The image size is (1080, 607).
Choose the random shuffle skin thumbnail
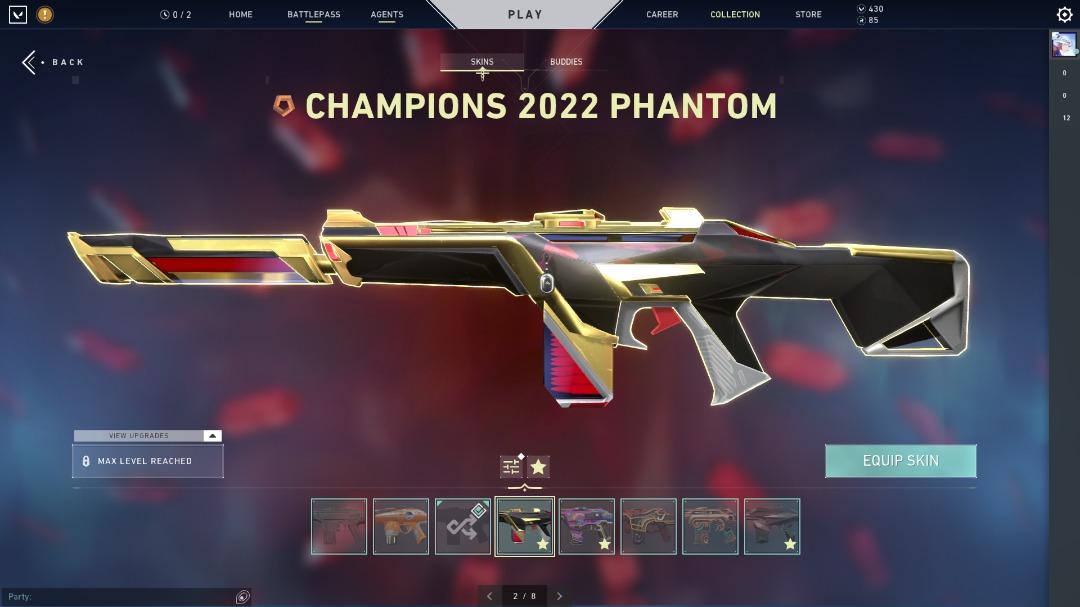463,526
